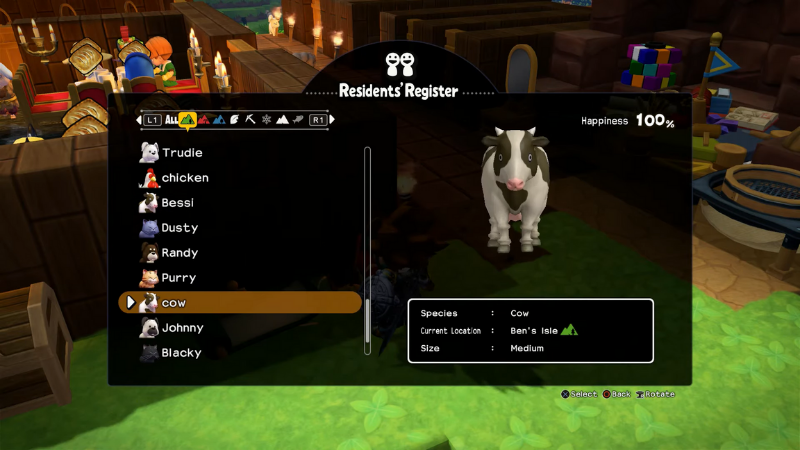The width and height of the screenshot is (800, 450).
Task: Select Trudie in the residents list
Action: [x=182, y=153]
